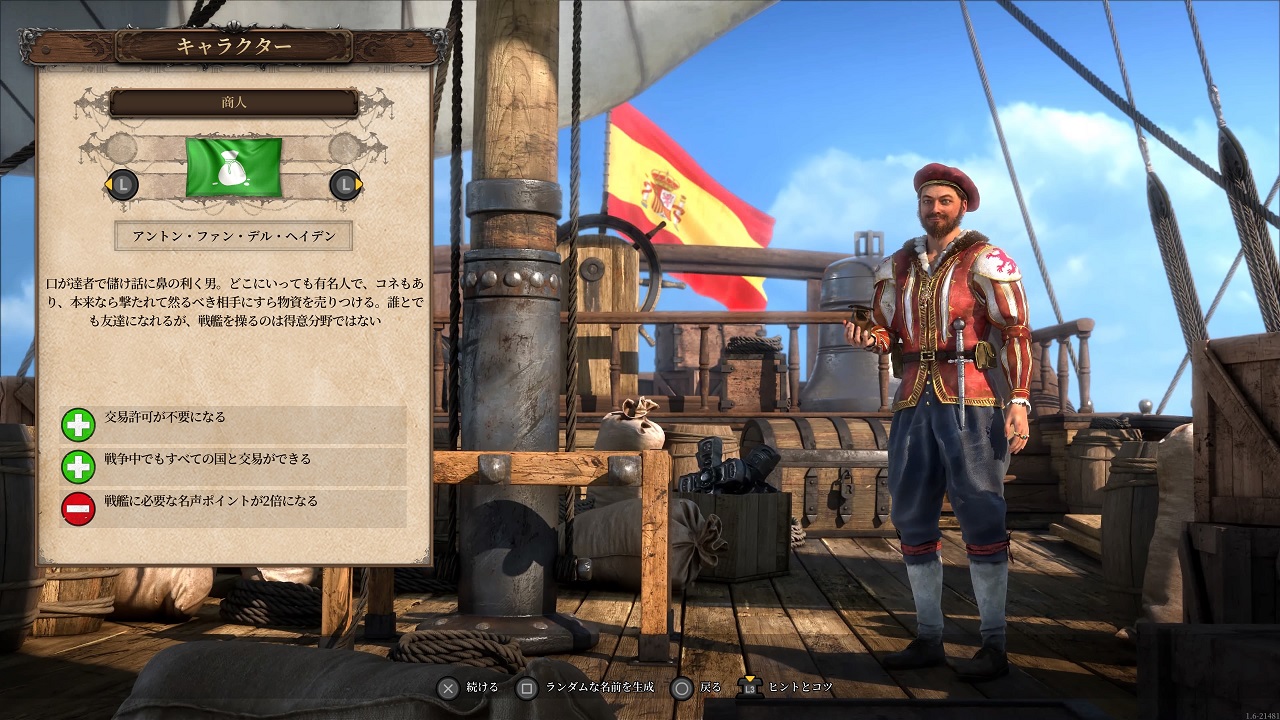Image resolution: width=1280 pixels, height=720 pixels.
Task: Select the red minus warship fame penalty row
Action: click(233, 508)
